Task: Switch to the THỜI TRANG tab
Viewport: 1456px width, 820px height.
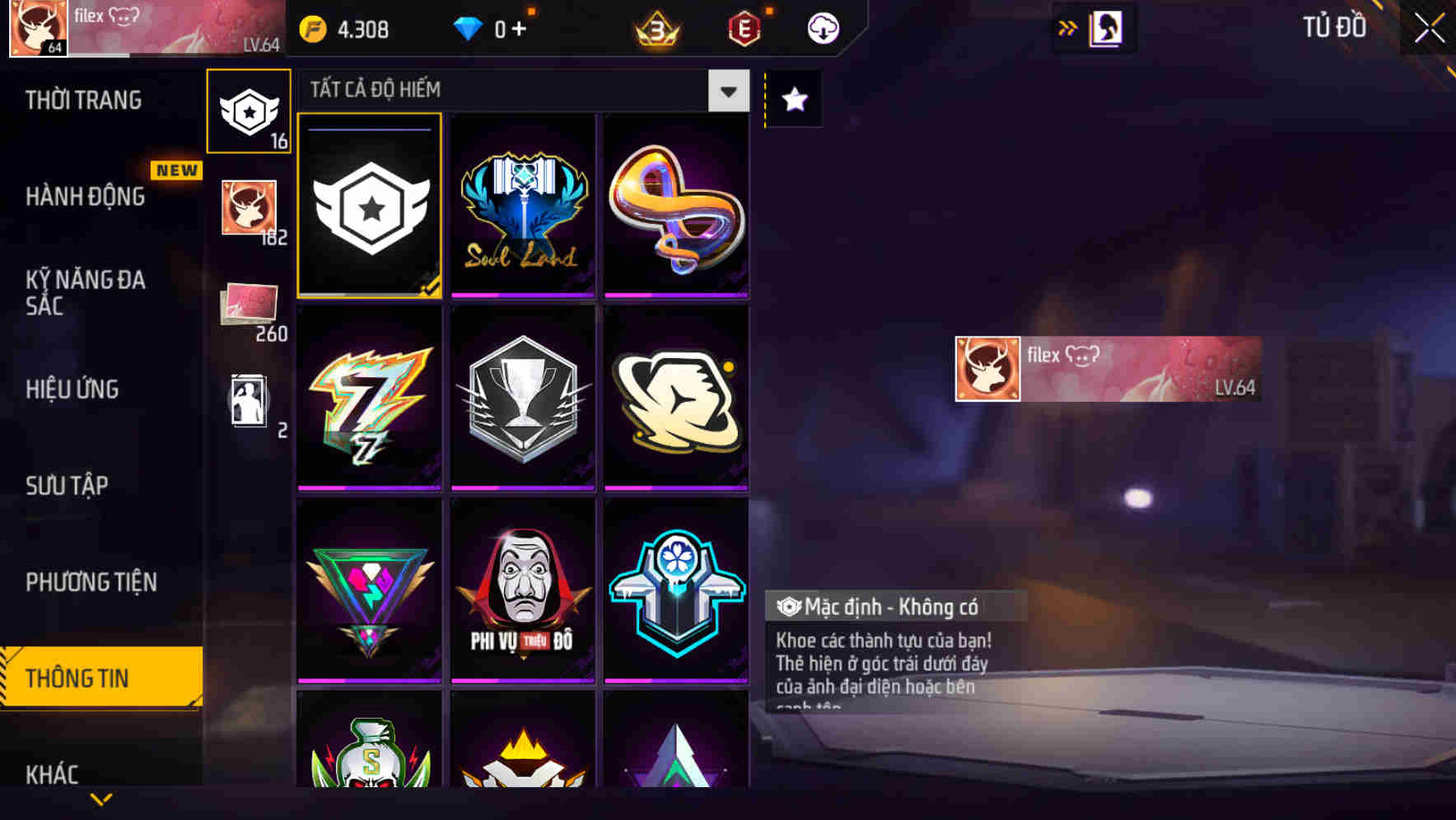Action: click(82, 100)
